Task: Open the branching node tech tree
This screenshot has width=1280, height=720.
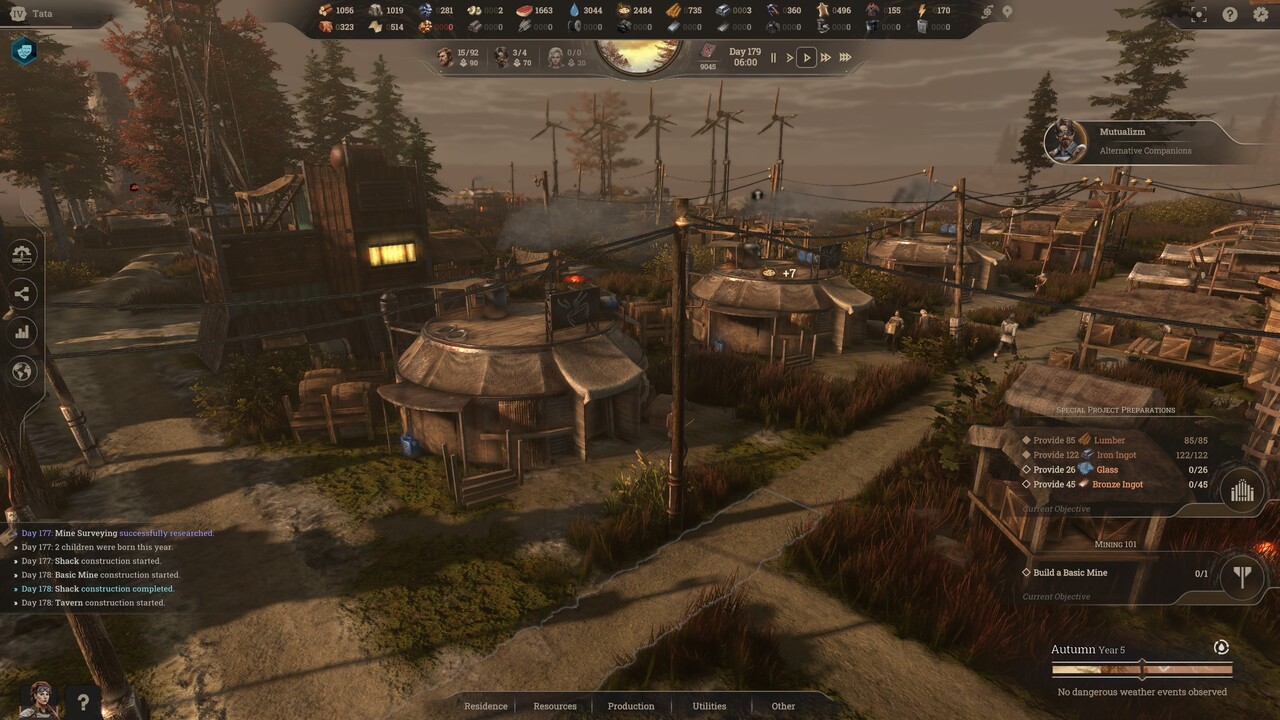Action: [x=22, y=293]
